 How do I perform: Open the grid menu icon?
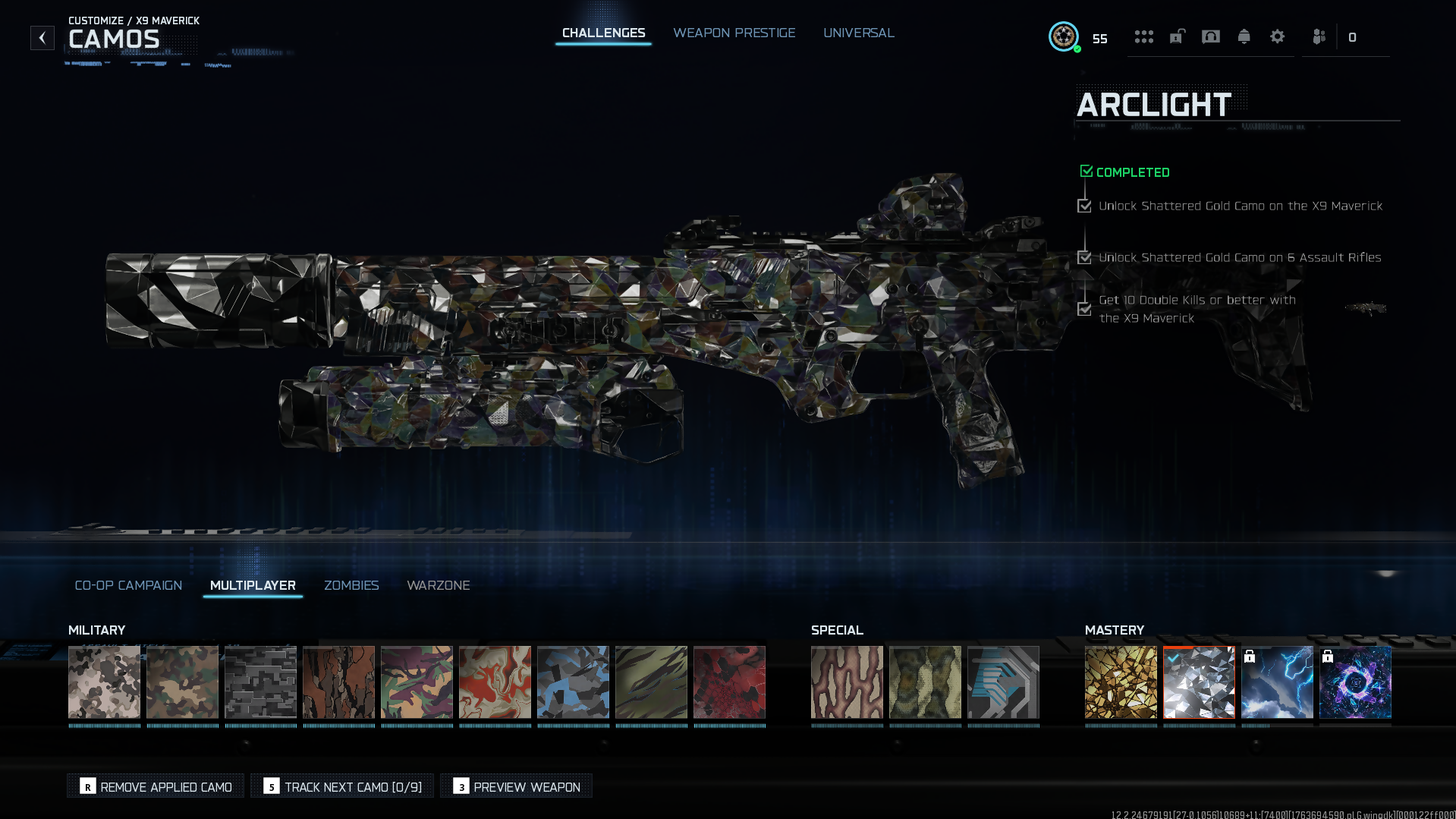[x=1143, y=37]
